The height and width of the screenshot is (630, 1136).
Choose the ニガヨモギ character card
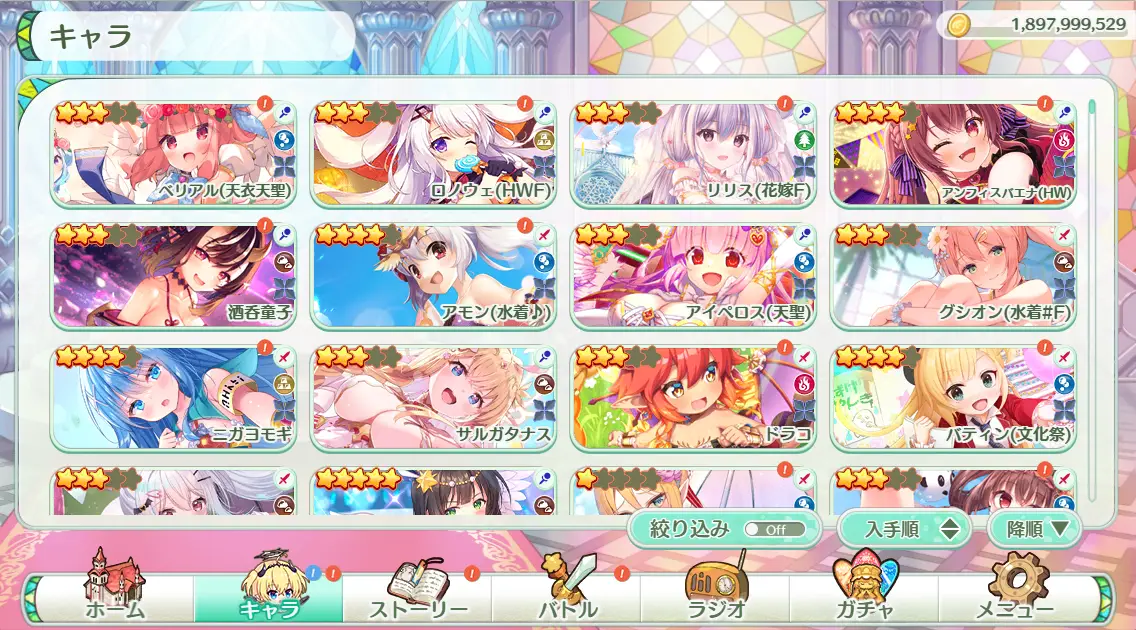tap(173, 397)
